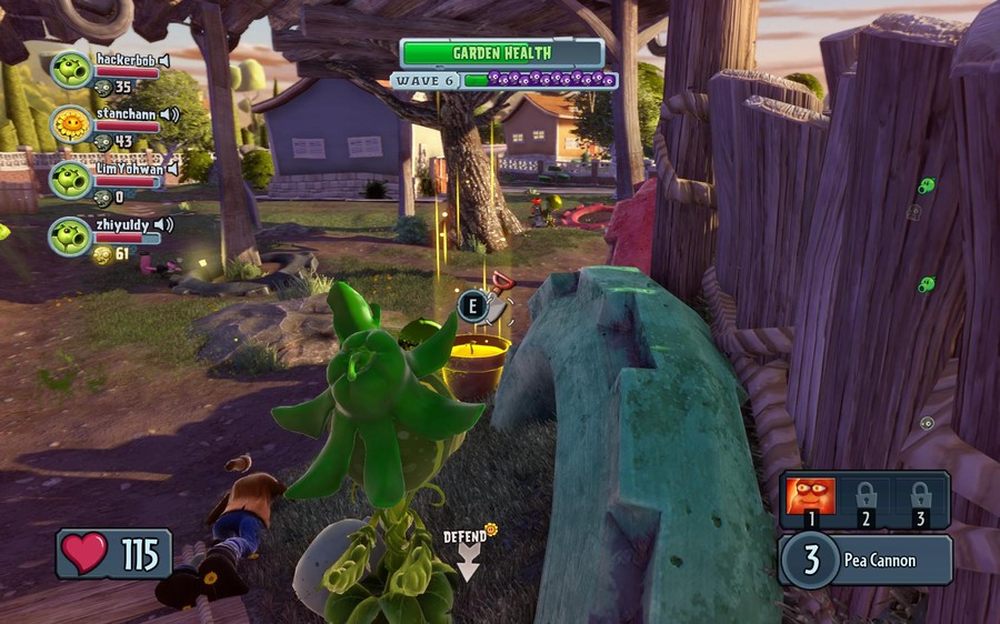Click the Defend objective marker
The image size is (1000, 624).
[x=468, y=555]
